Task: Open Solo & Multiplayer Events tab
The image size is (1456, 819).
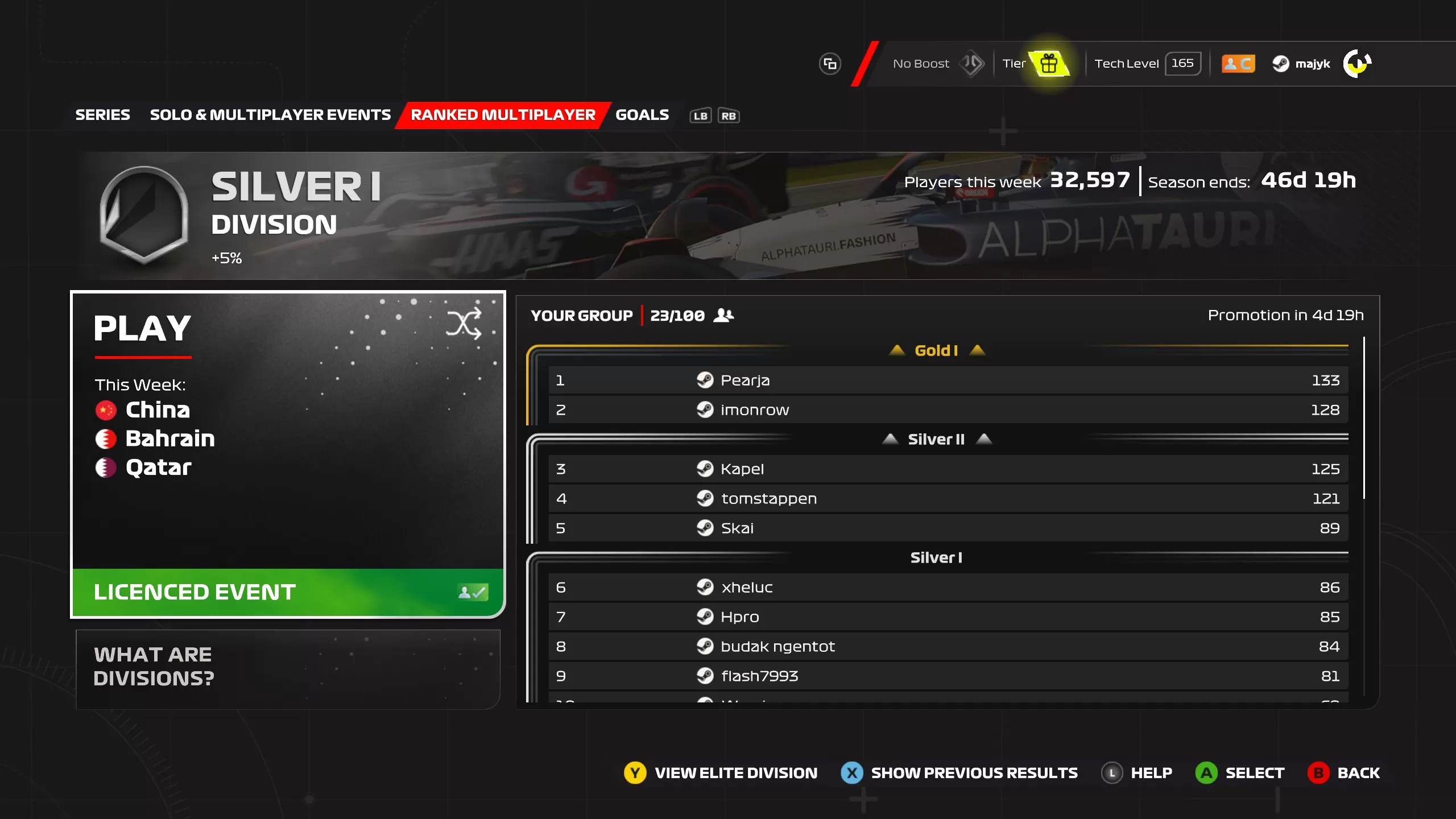Action: pos(270,115)
